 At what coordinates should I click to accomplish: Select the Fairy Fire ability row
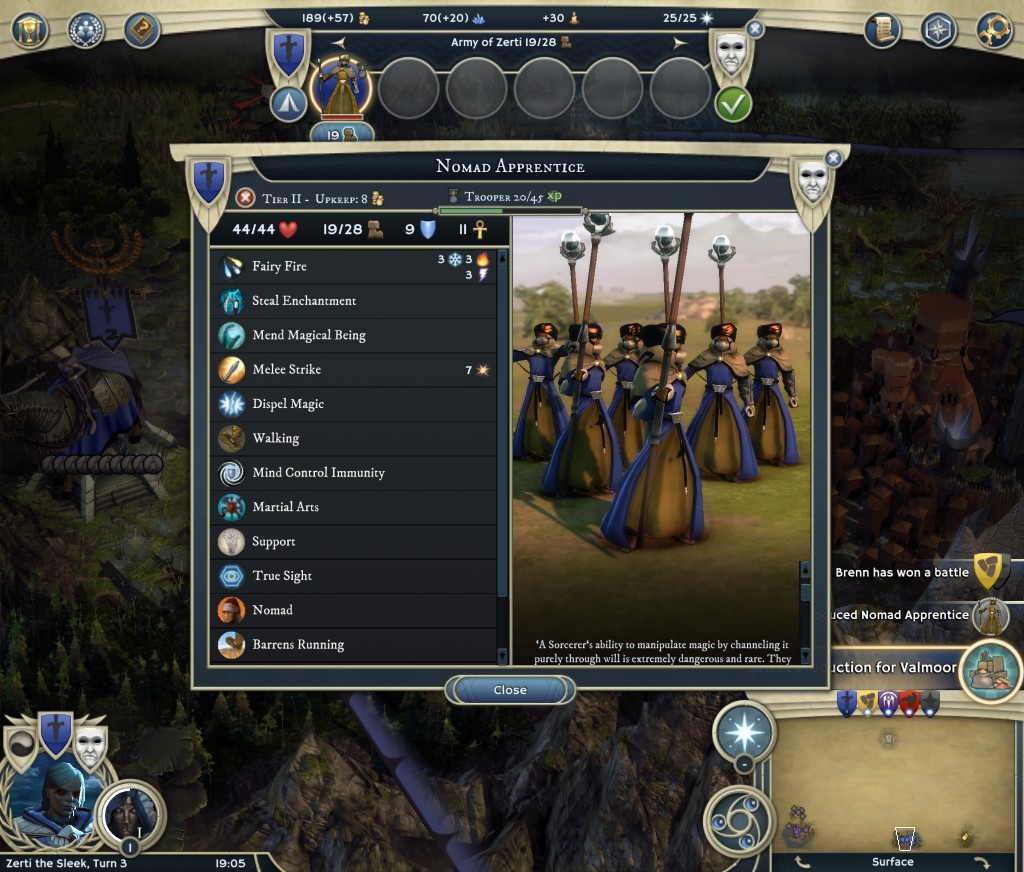355,266
